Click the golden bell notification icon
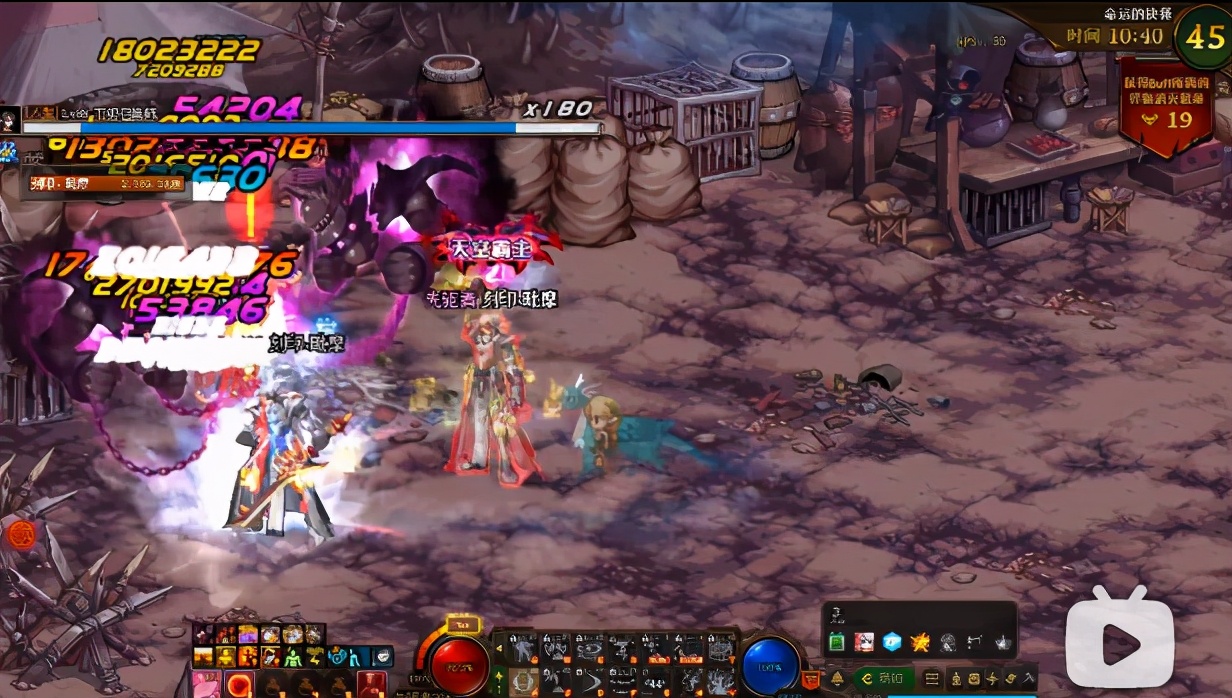This screenshot has height=698, width=1232. tap(837, 677)
